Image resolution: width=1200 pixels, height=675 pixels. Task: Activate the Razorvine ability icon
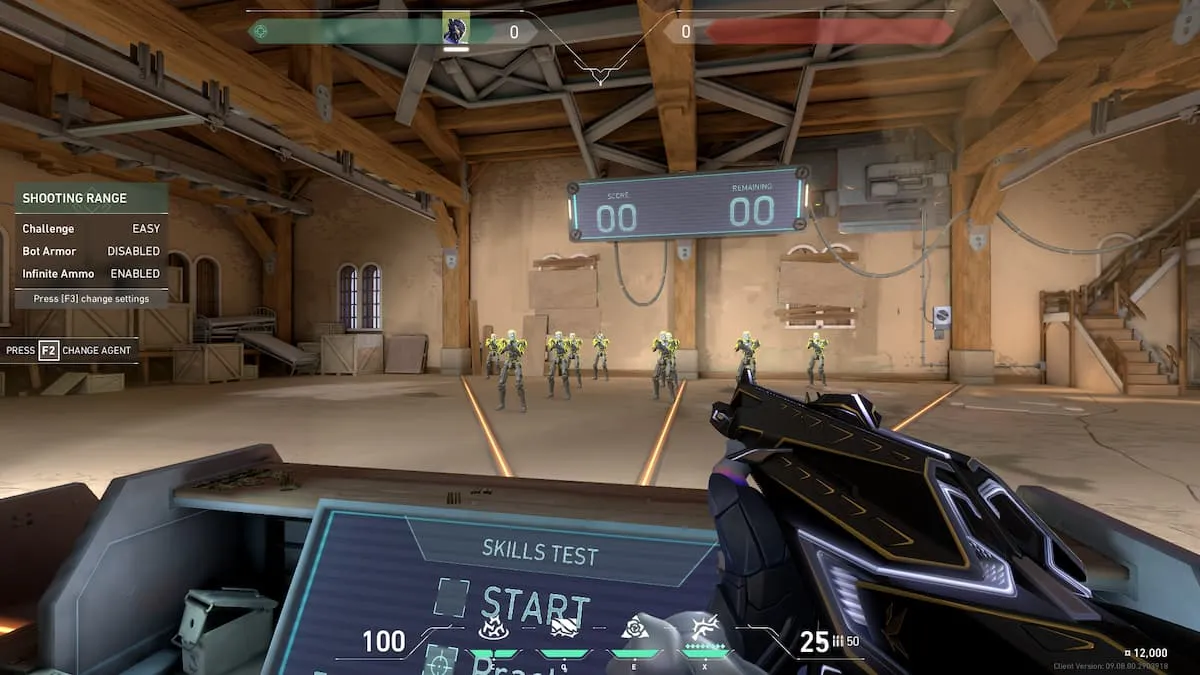[492, 630]
